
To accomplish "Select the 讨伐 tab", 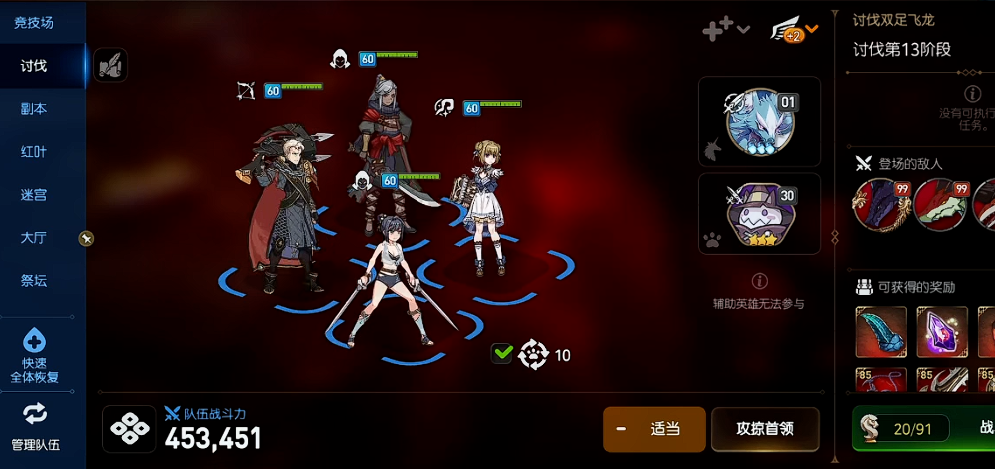I will 34,66.
